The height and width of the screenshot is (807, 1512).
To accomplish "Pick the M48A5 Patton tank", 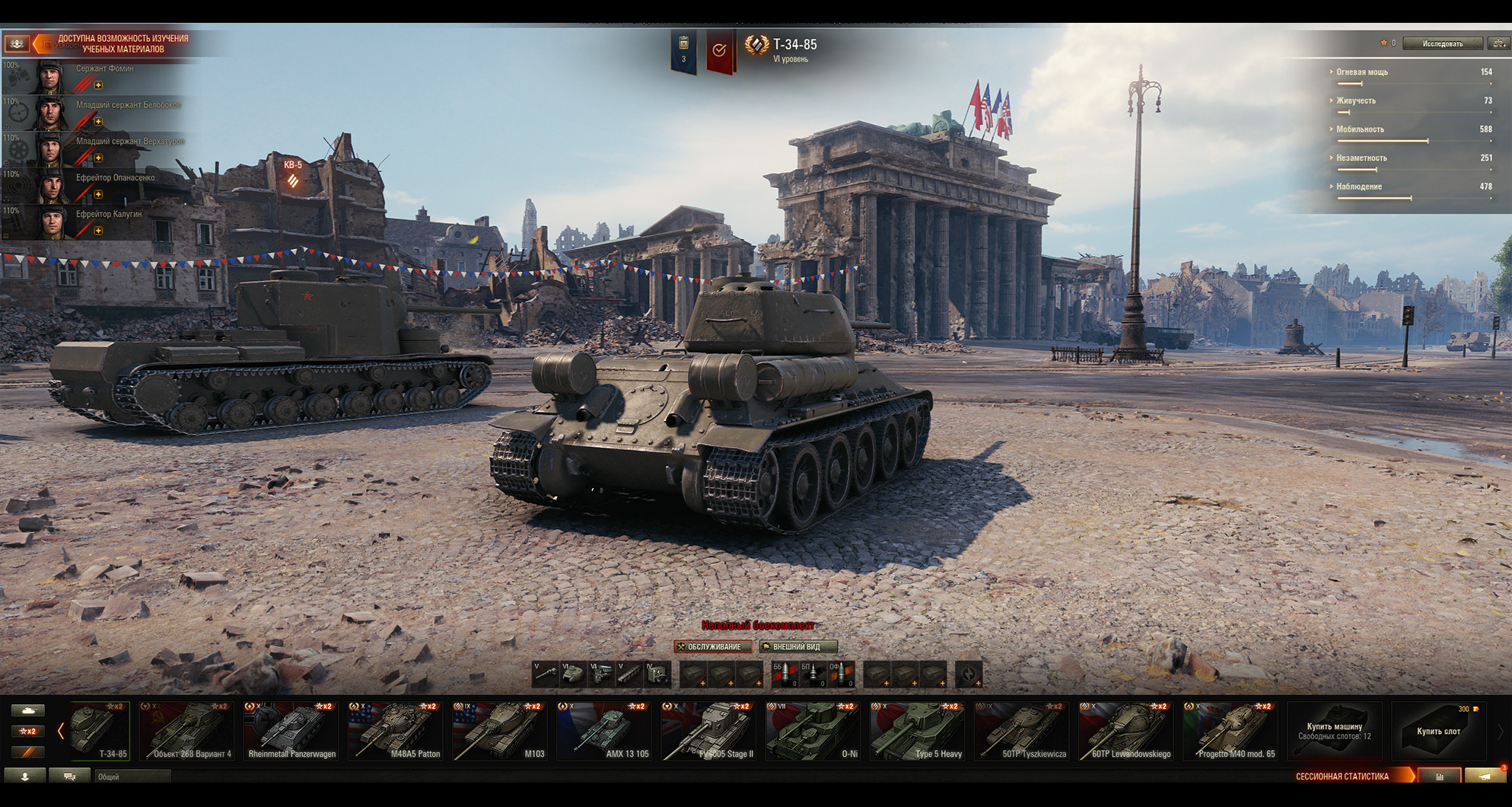I will (x=396, y=731).
